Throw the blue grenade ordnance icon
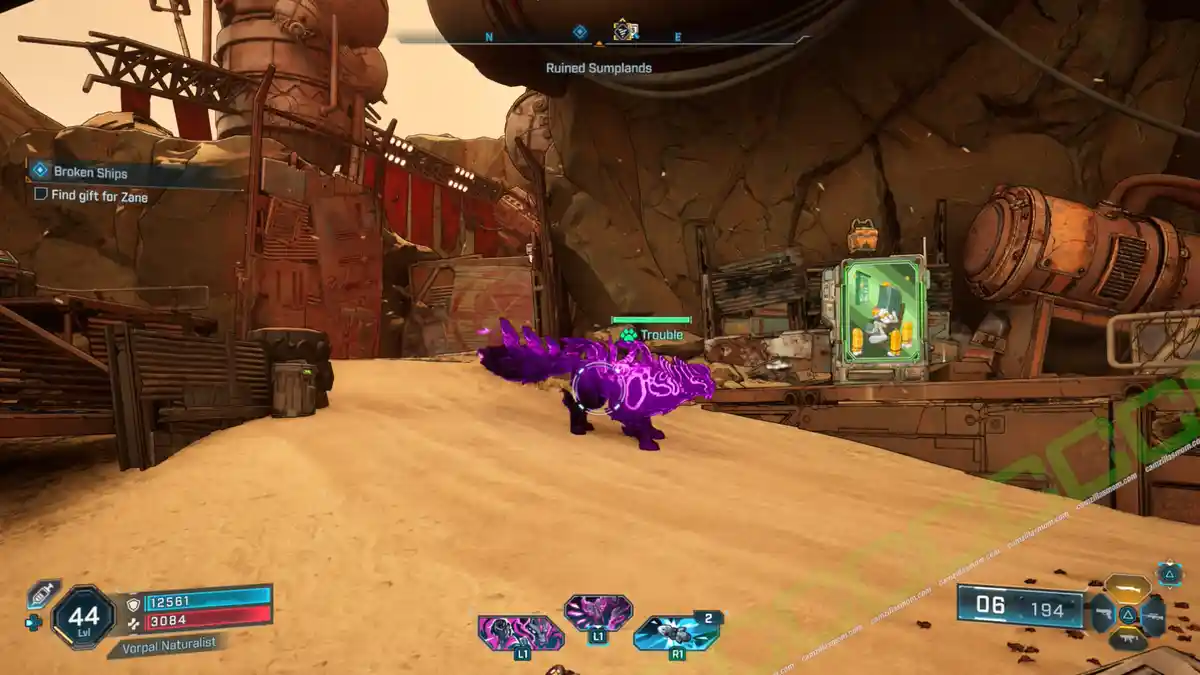Screen dimensions: 1200x675 674,632
